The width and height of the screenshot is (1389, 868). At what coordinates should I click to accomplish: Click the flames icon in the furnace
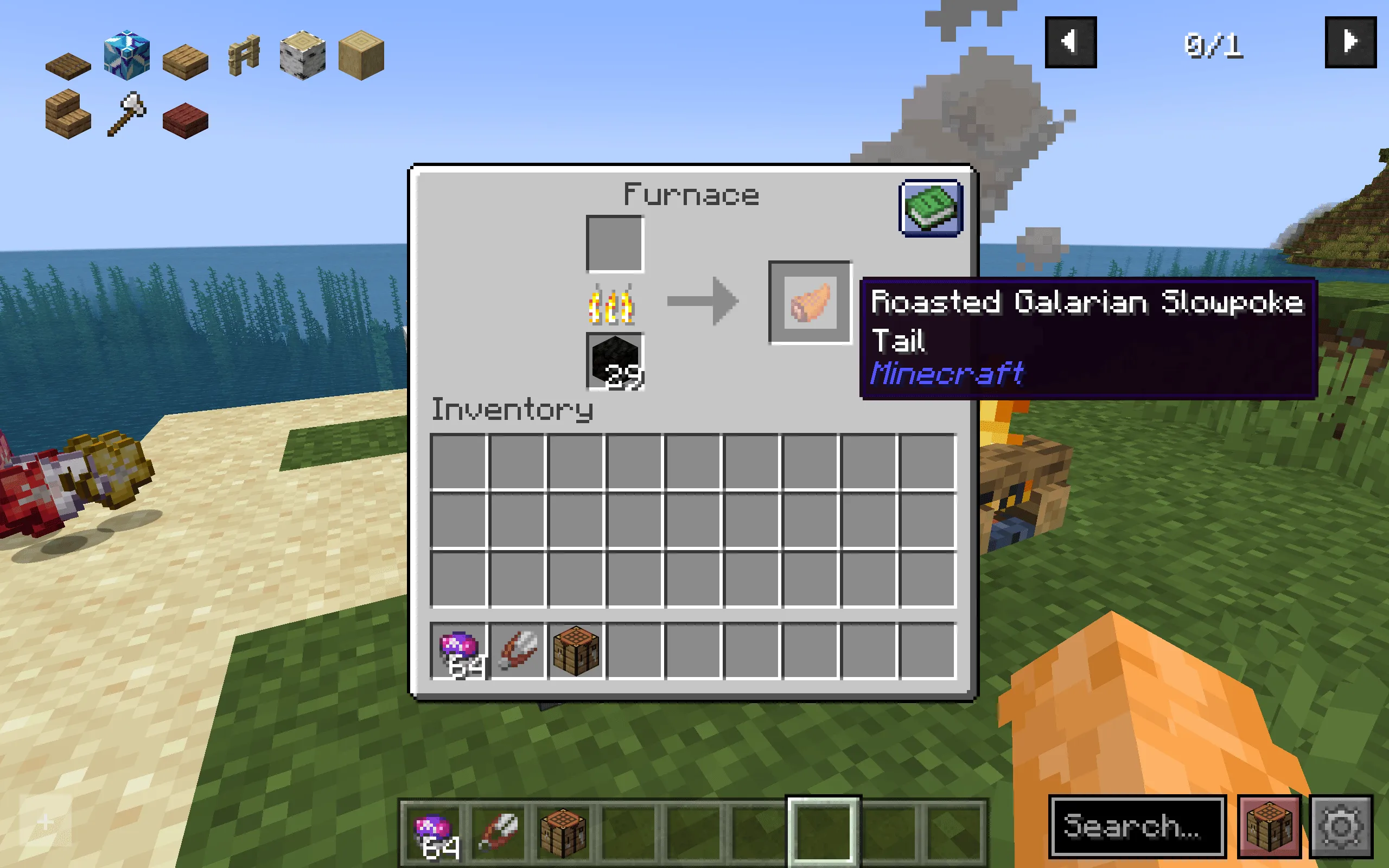[x=613, y=304]
